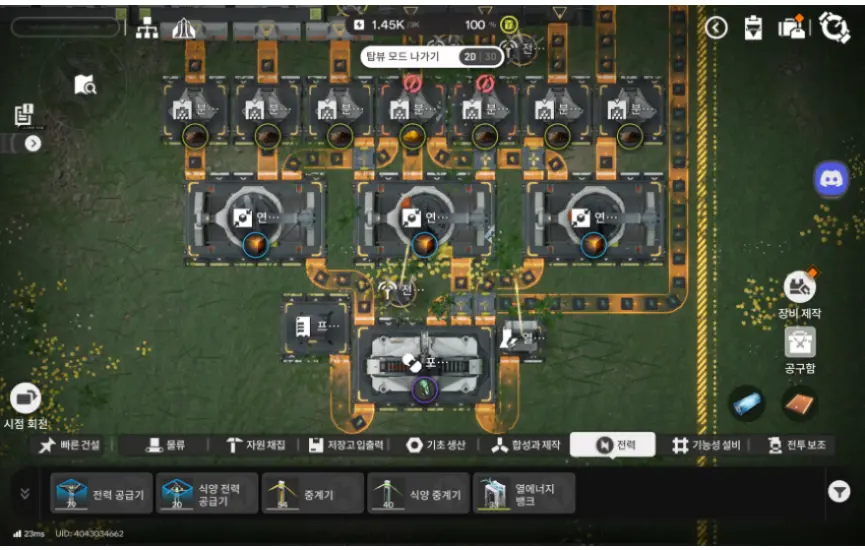Rotate the viewpoint with 시점 회전
Screen dimensions: 865x550
pyautogui.click(x=27, y=399)
